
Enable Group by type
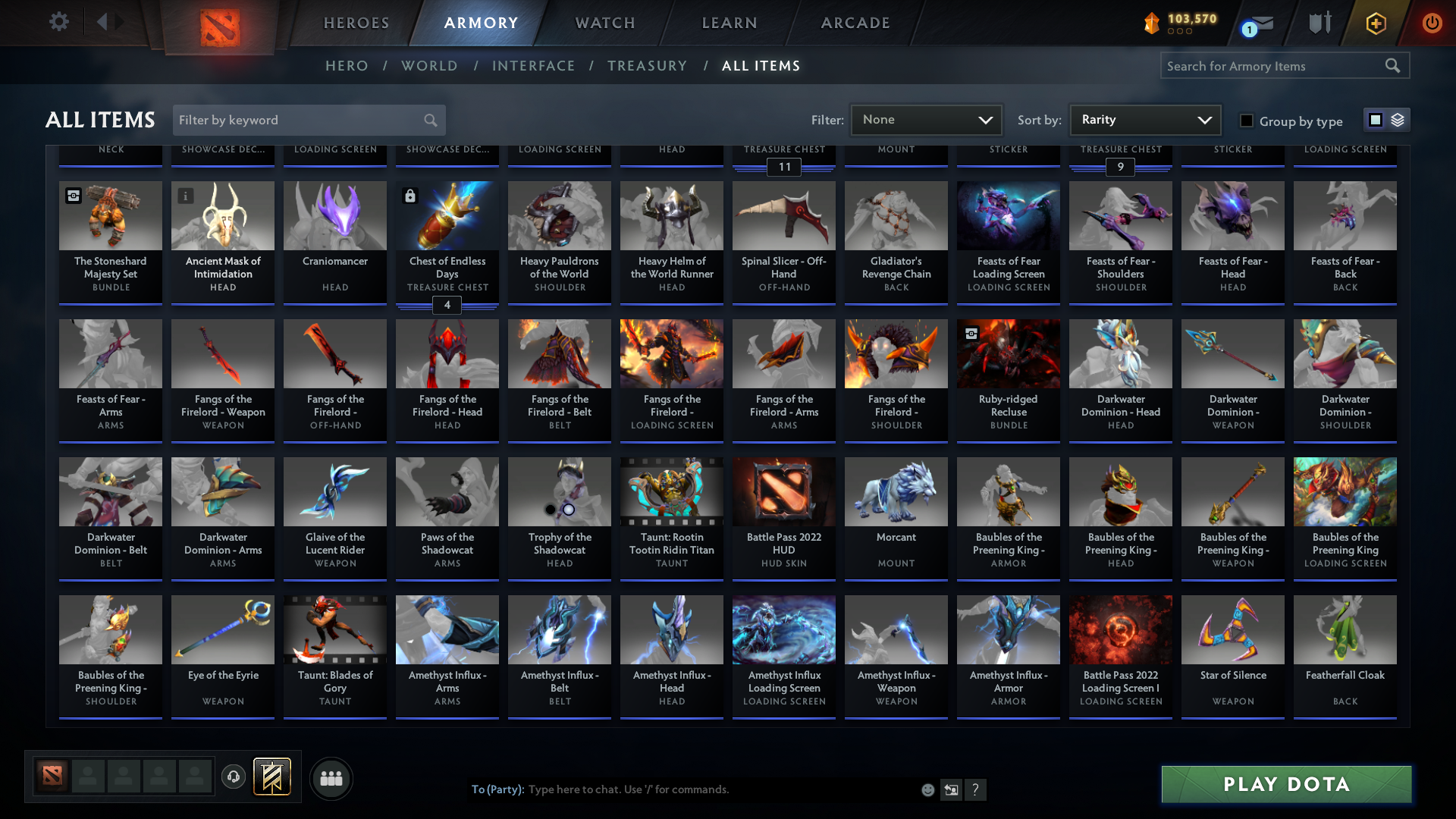tap(1246, 120)
